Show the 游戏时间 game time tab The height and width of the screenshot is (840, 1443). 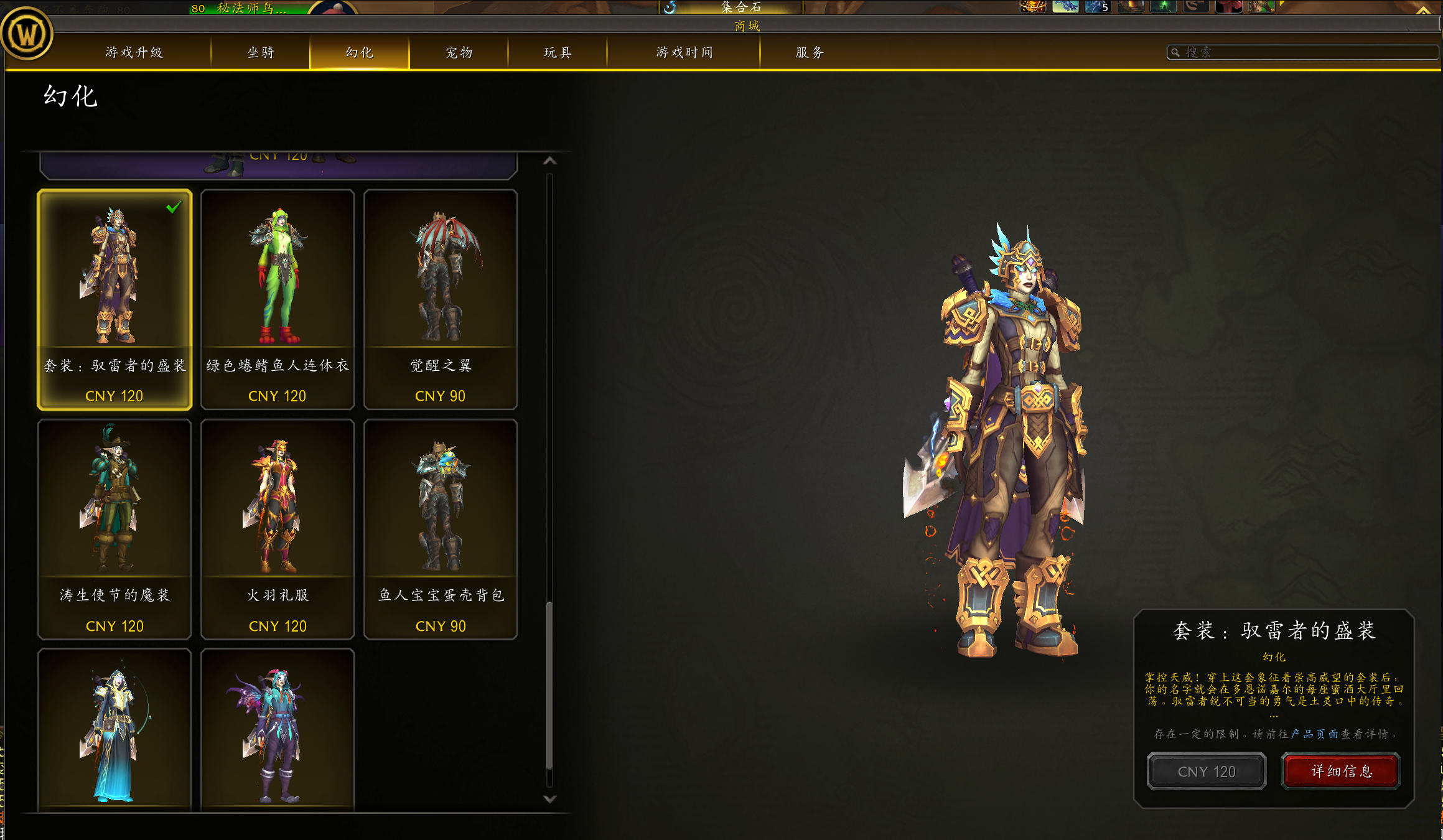click(x=684, y=52)
